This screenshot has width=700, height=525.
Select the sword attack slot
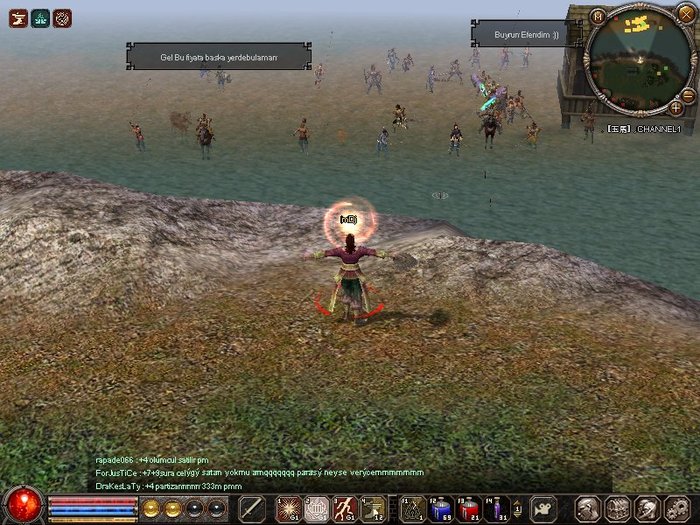coord(253,508)
